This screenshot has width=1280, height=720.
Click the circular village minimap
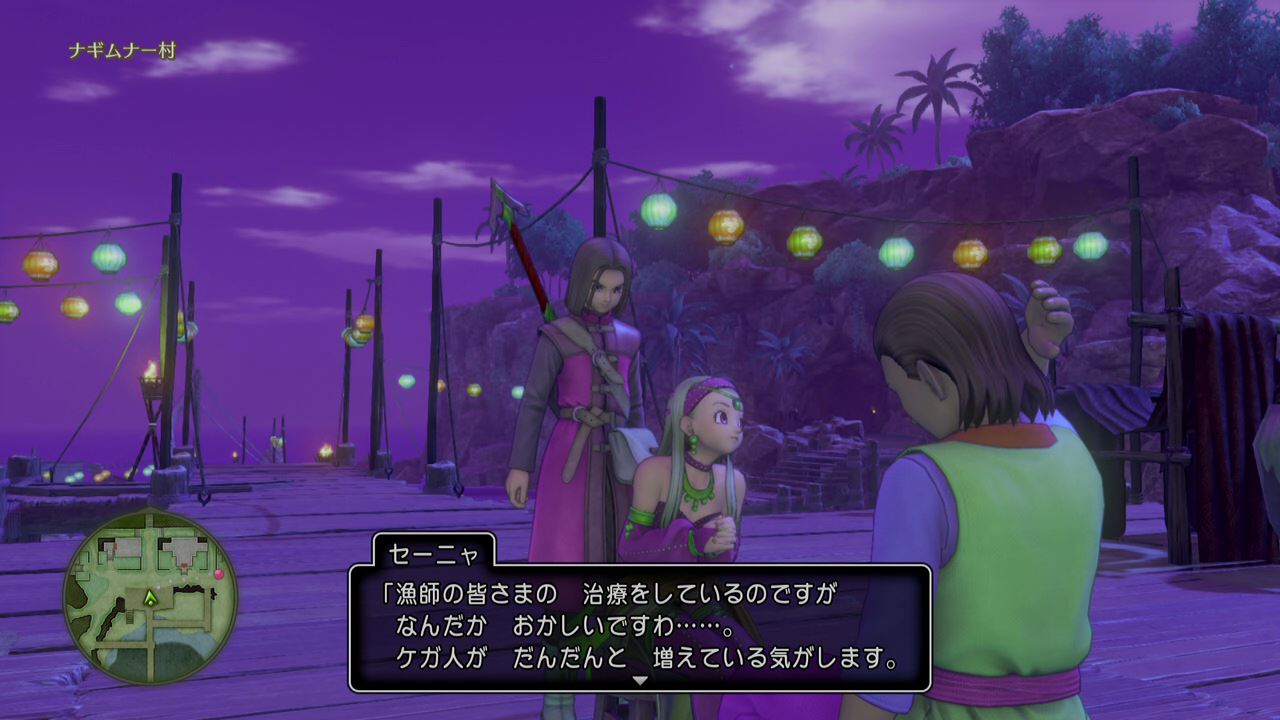[x=150, y=597]
